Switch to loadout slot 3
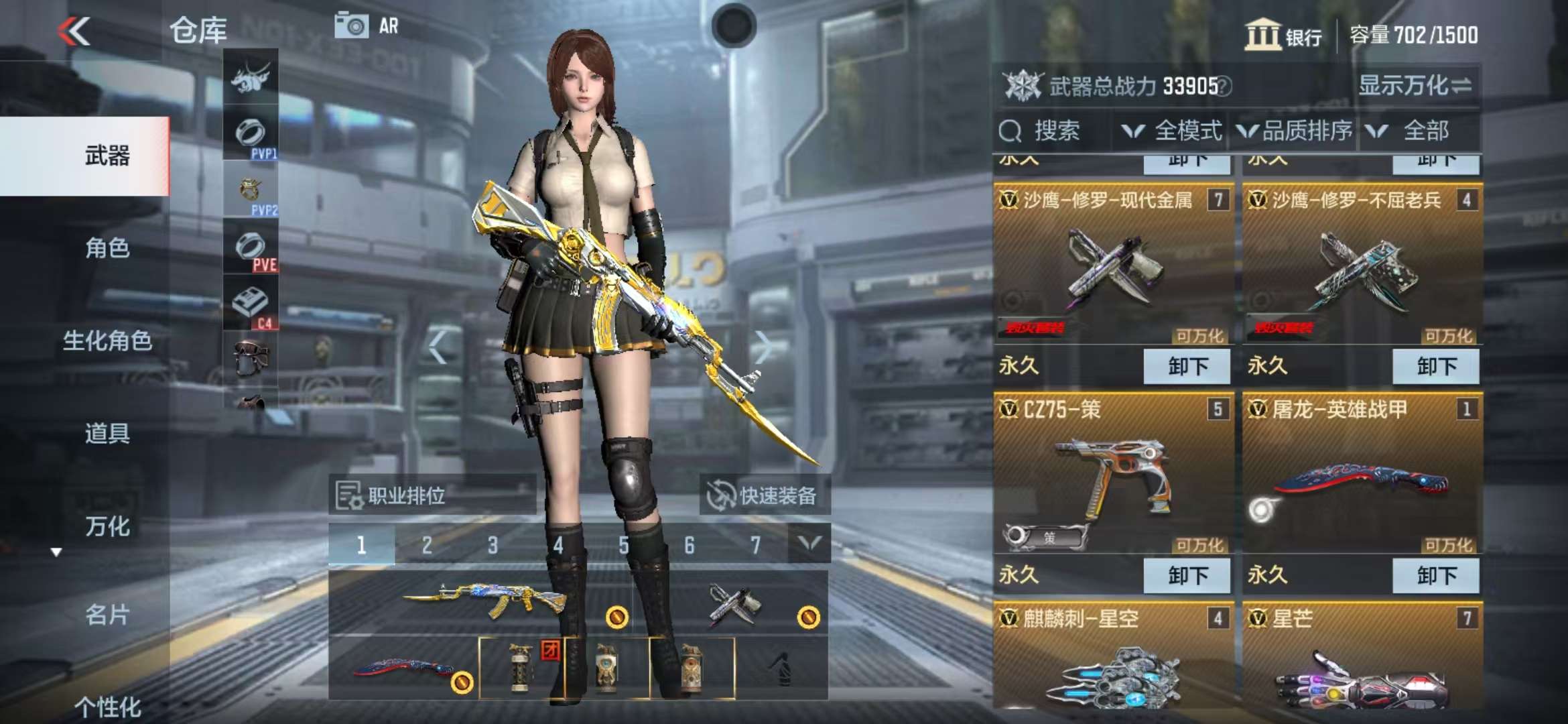This screenshot has width=1568, height=724. coord(493,545)
